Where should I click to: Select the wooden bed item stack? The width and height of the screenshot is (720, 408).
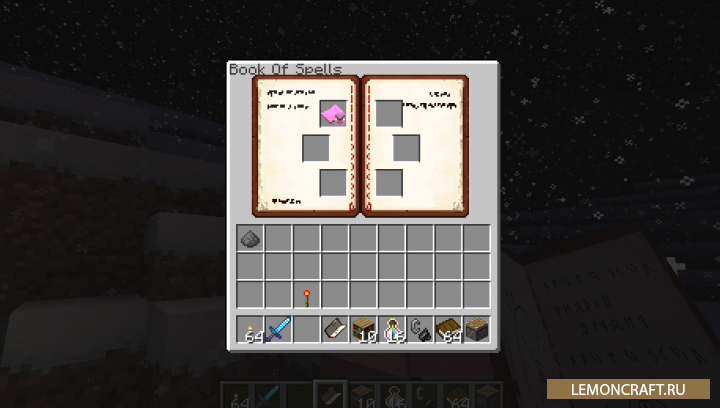(x=447, y=329)
